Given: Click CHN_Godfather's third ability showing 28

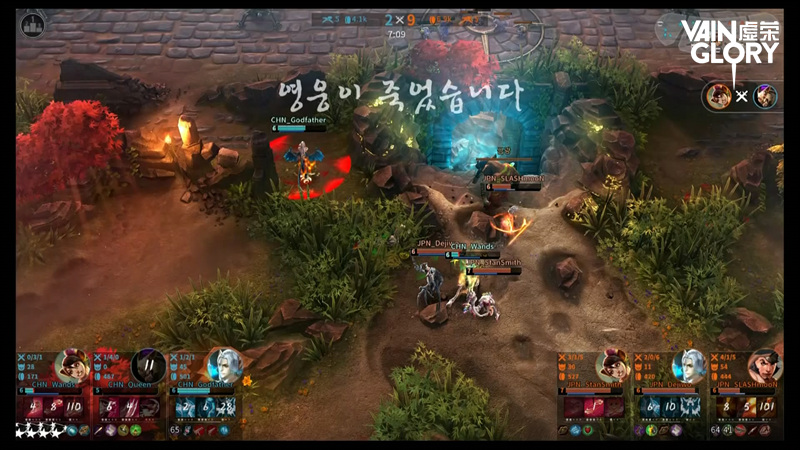Looking at the screenshot, I should (227, 407).
